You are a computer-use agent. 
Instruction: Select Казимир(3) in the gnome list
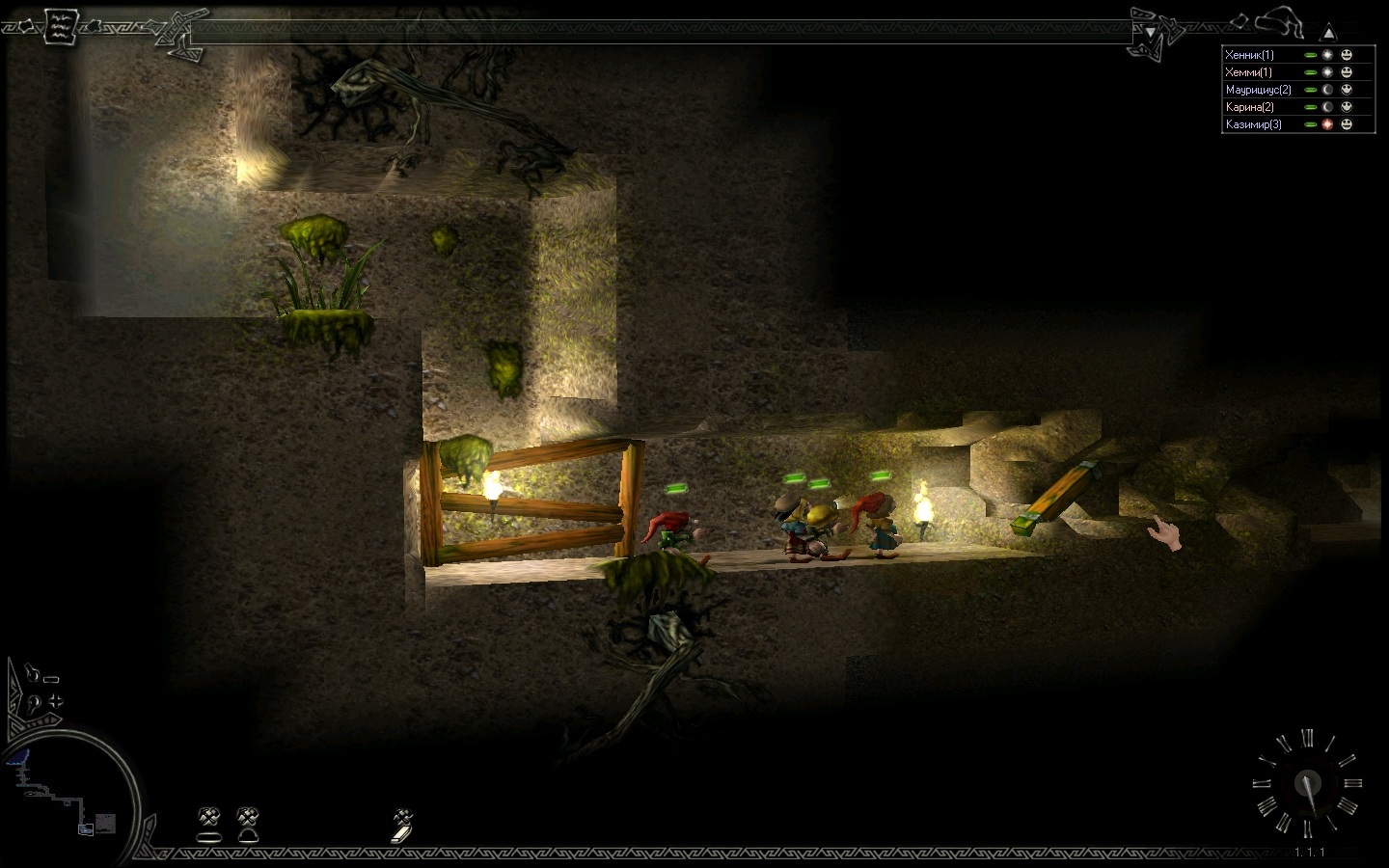click(x=1253, y=124)
